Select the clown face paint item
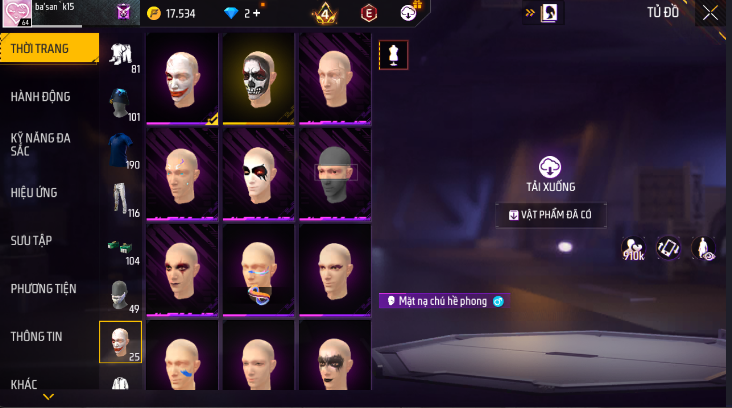 [x=183, y=78]
